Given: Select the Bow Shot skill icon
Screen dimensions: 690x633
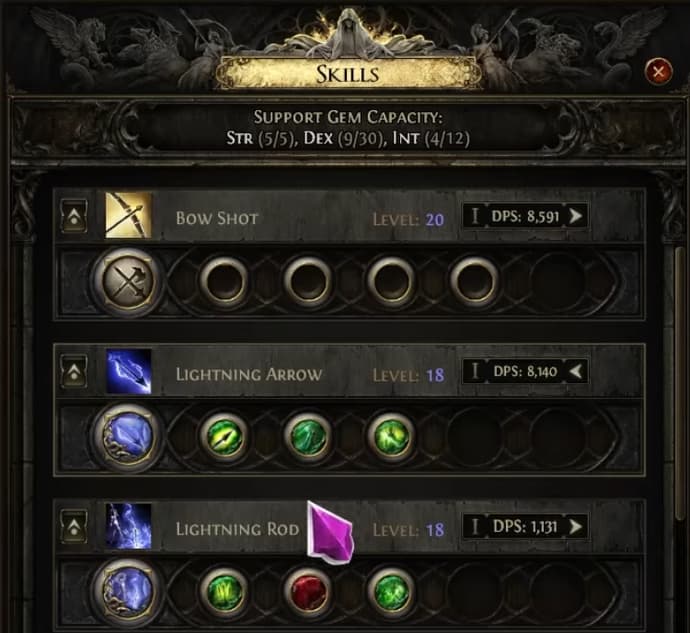Looking at the screenshot, I should pyautogui.click(x=129, y=216).
